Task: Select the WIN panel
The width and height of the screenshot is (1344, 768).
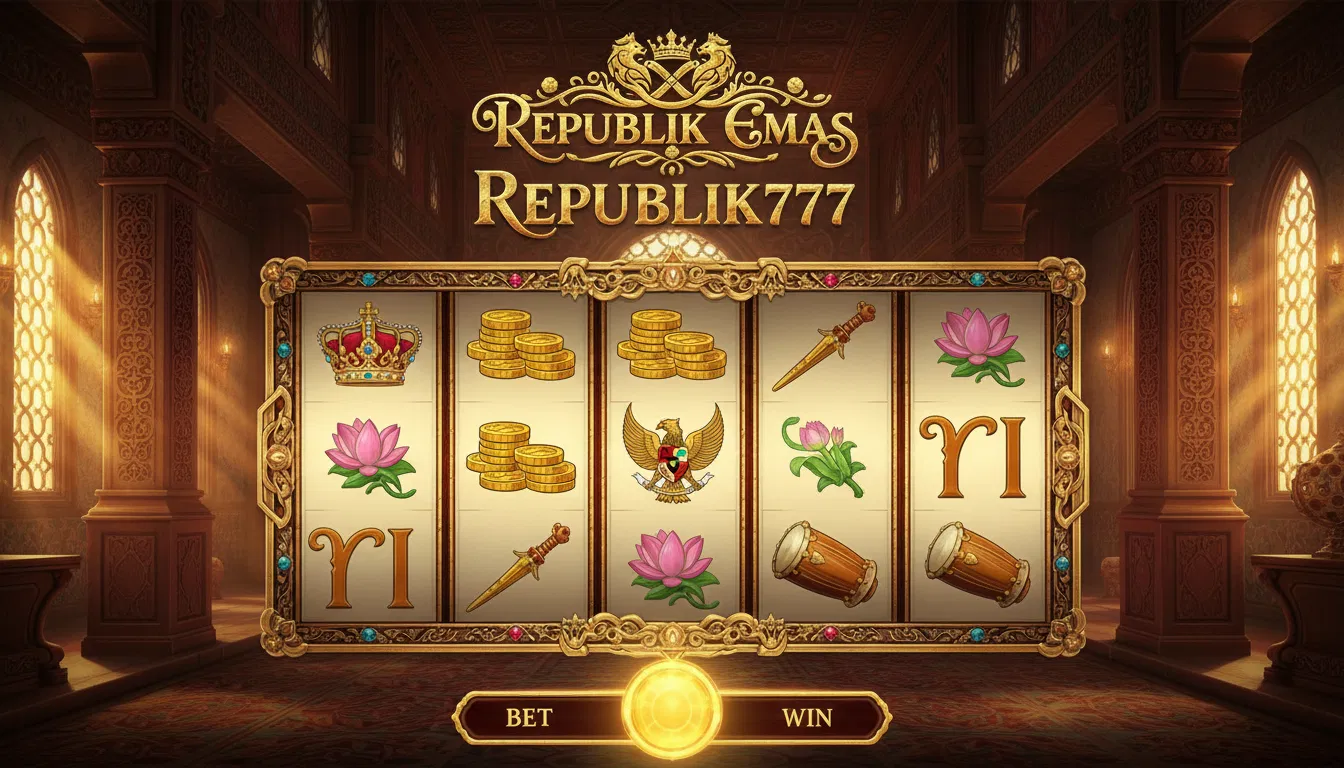Action: coord(806,717)
